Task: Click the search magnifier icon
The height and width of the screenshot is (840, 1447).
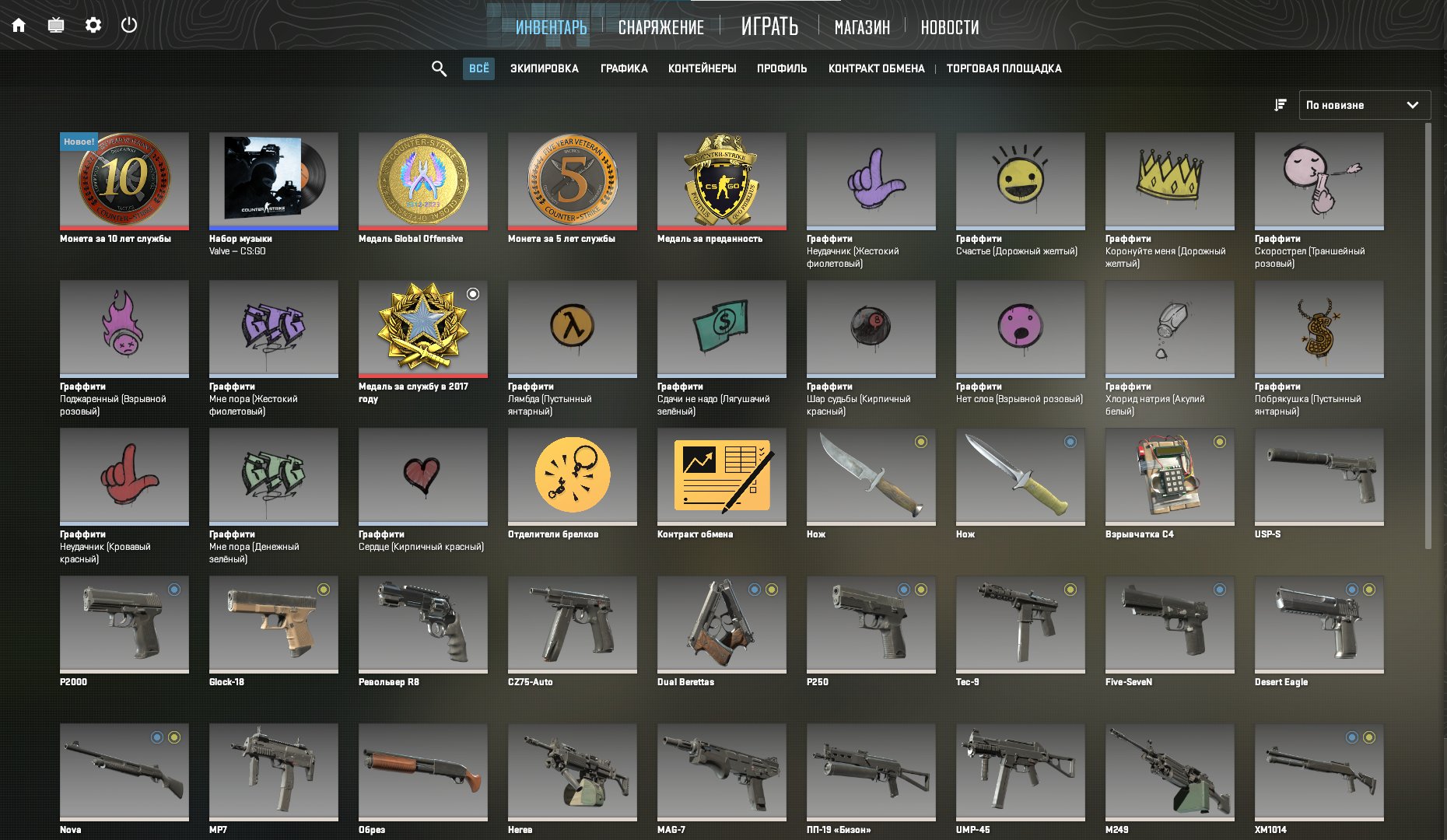Action: pos(438,68)
